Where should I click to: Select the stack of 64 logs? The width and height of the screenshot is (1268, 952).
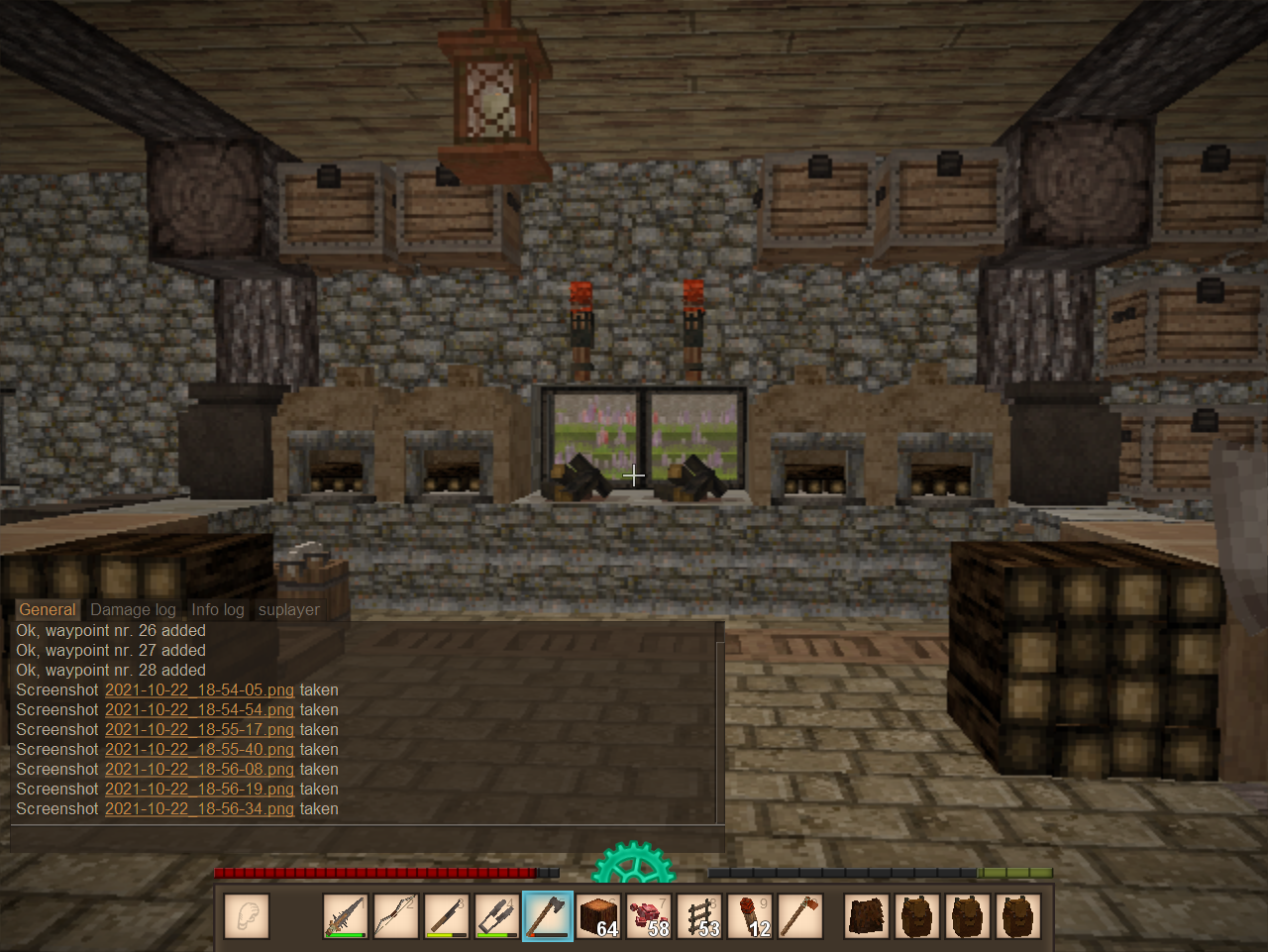[x=598, y=915]
